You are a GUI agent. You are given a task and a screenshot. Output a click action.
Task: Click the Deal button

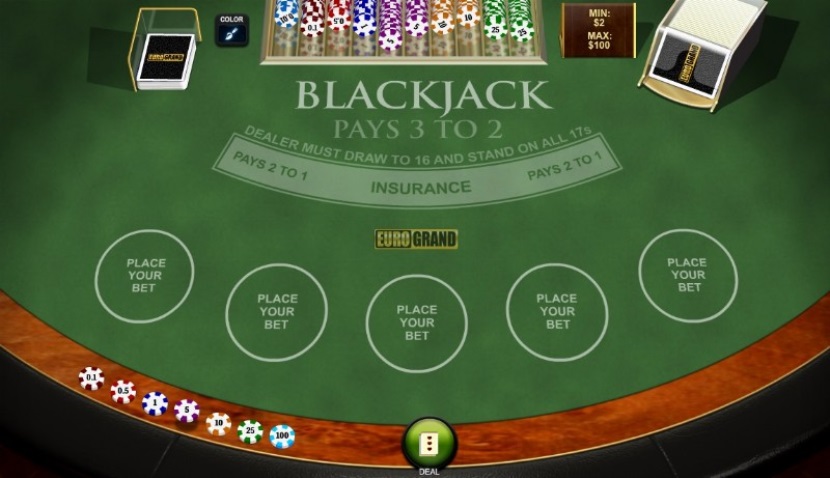429,443
